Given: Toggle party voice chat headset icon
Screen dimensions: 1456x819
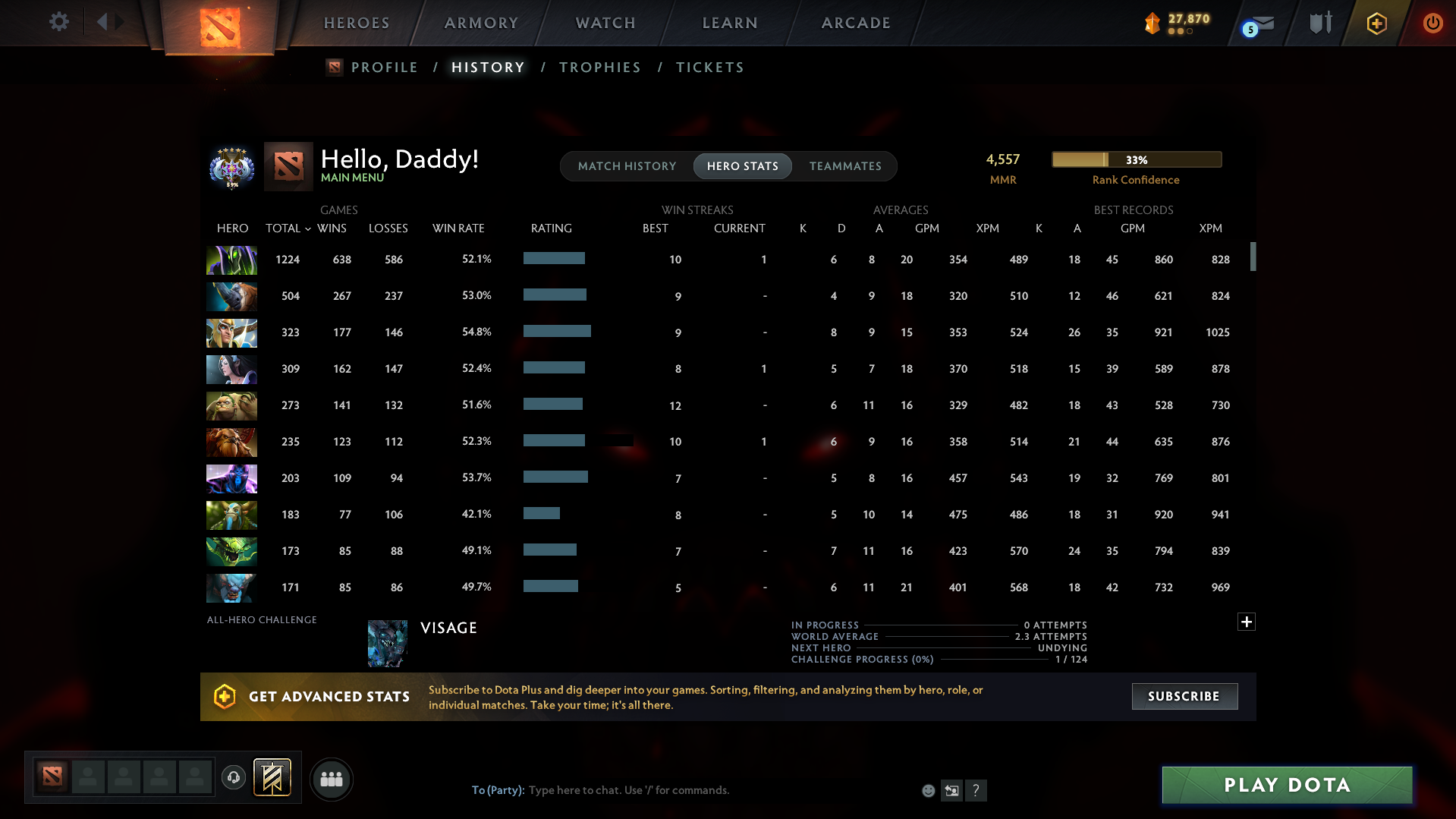Looking at the screenshot, I should tap(234, 778).
